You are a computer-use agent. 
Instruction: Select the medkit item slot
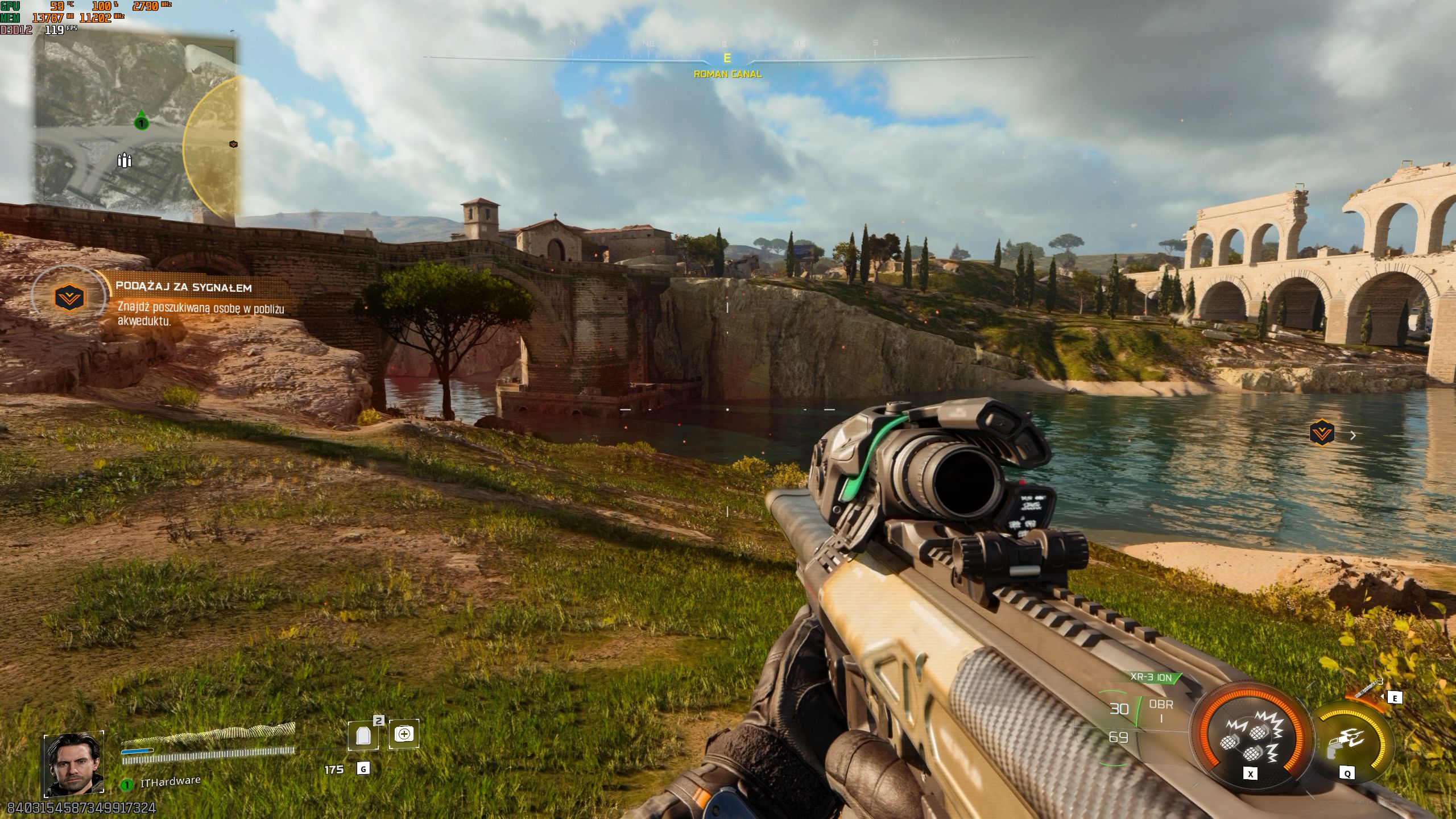tap(404, 734)
